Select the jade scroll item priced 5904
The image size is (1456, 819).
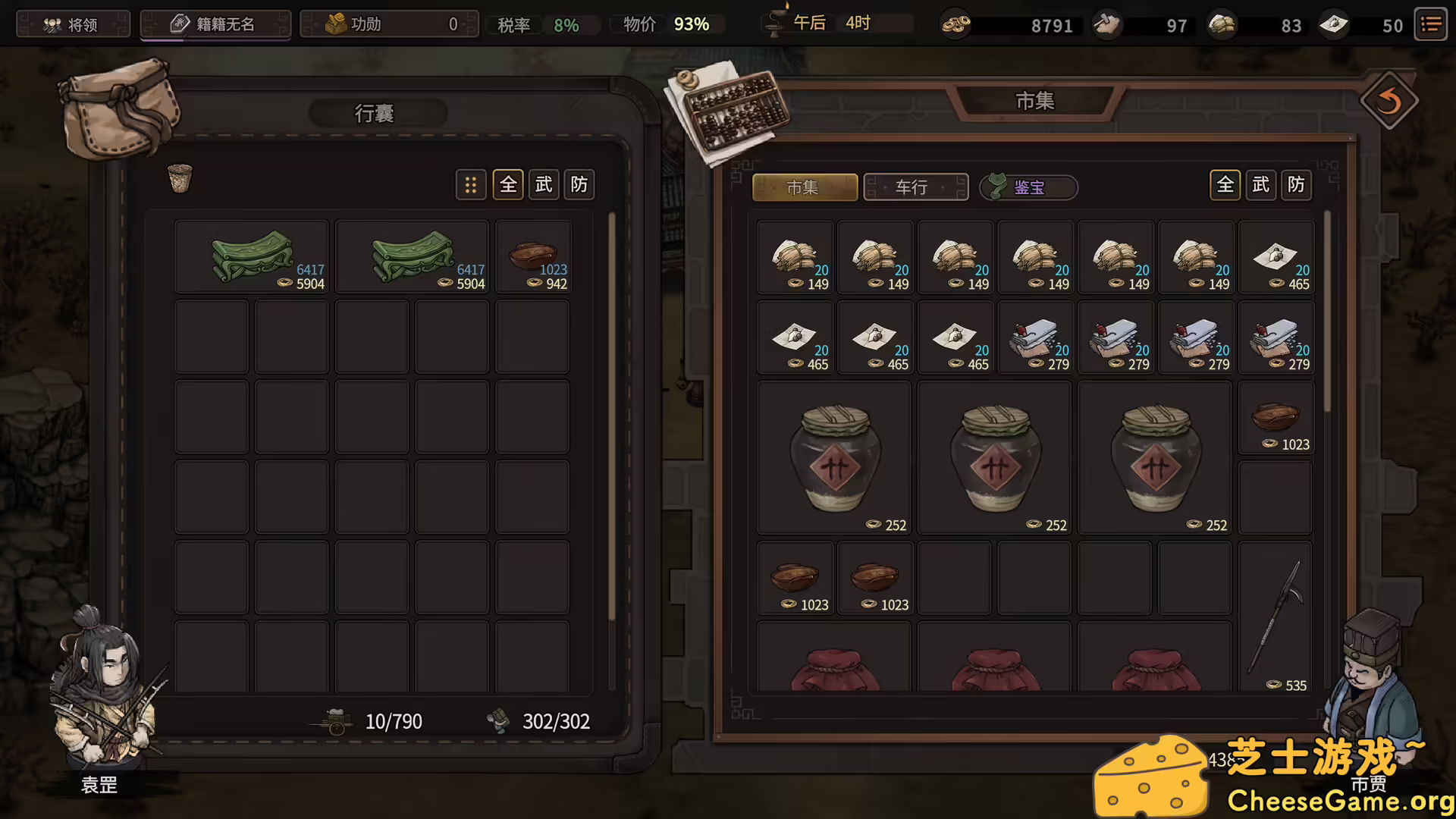(252, 256)
